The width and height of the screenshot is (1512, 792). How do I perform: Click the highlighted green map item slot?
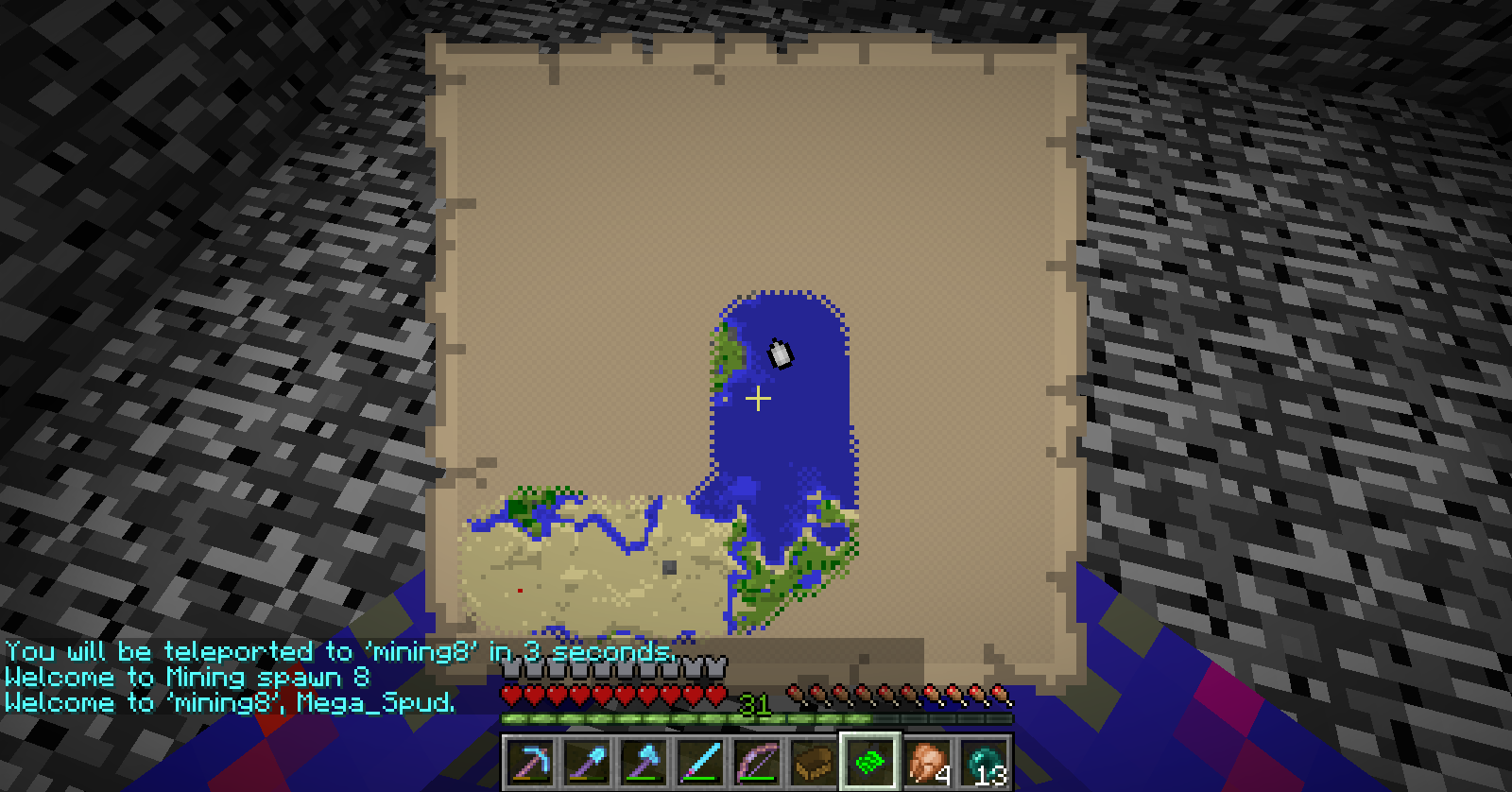pos(870,762)
